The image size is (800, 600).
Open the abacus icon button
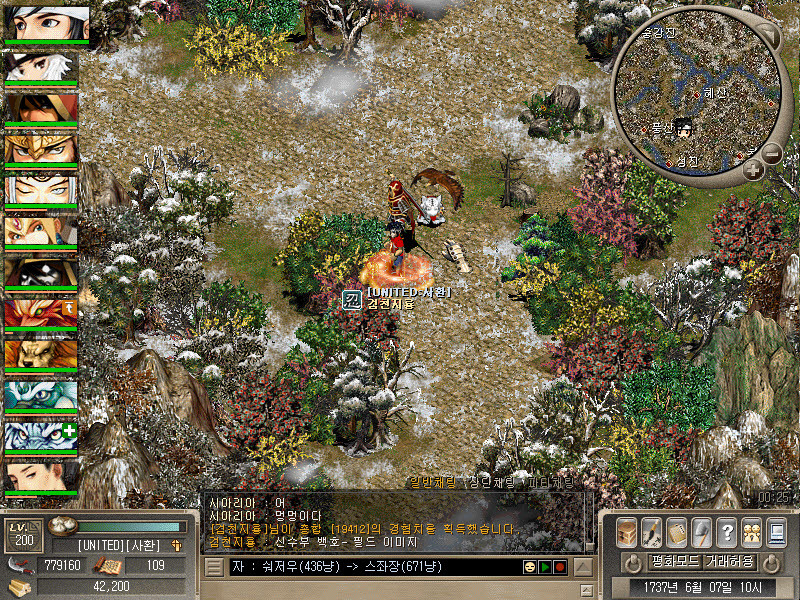pos(676,532)
